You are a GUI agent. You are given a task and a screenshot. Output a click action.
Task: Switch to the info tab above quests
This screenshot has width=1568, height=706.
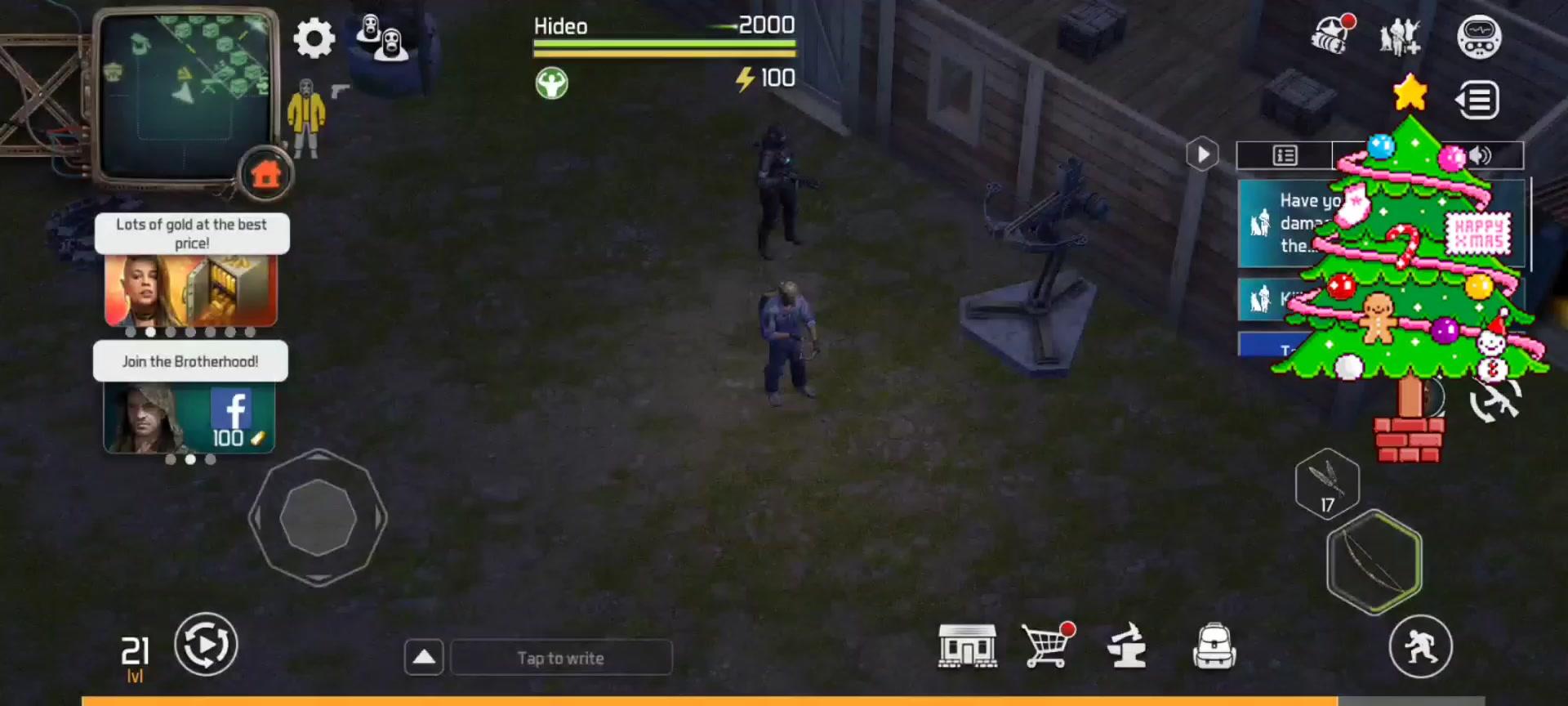1284,154
